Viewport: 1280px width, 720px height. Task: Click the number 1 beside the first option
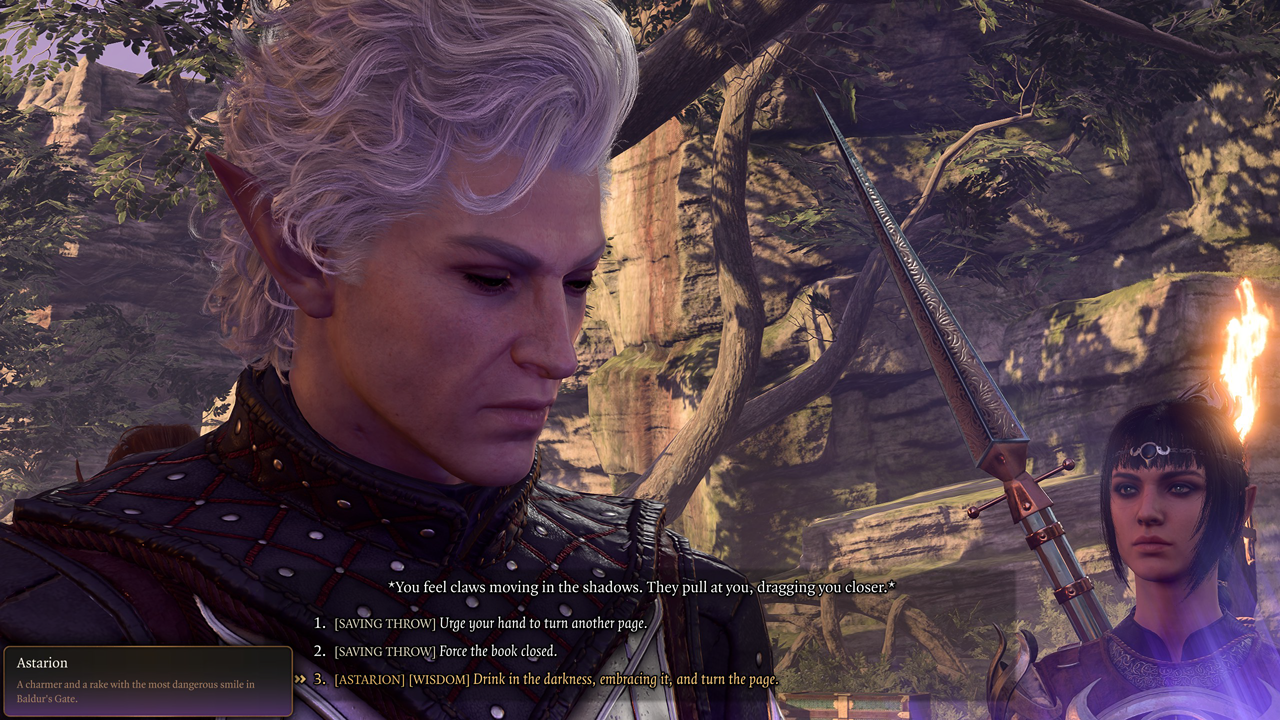(319, 622)
